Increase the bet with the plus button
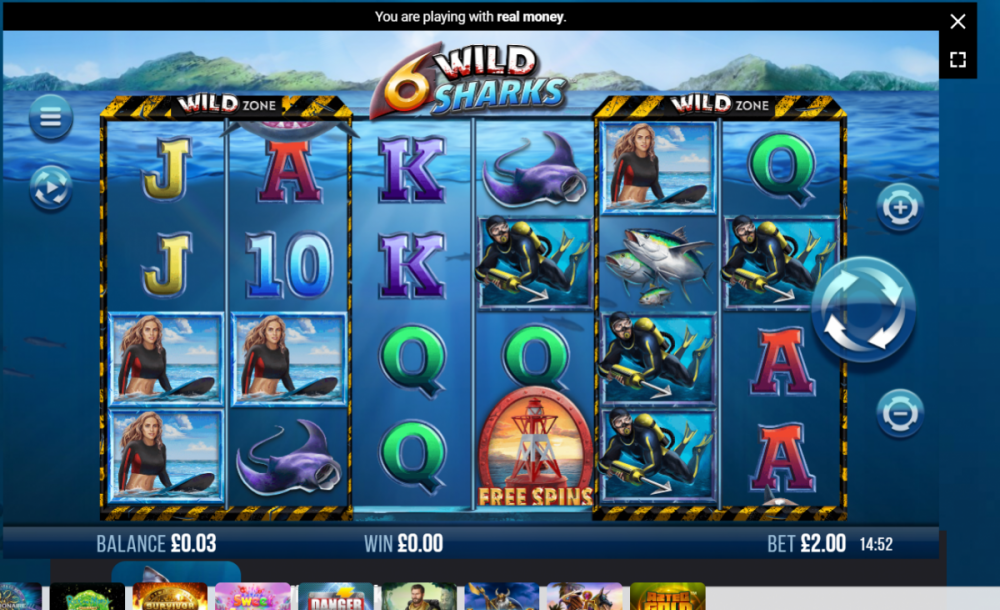 click(x=899, y=208)
